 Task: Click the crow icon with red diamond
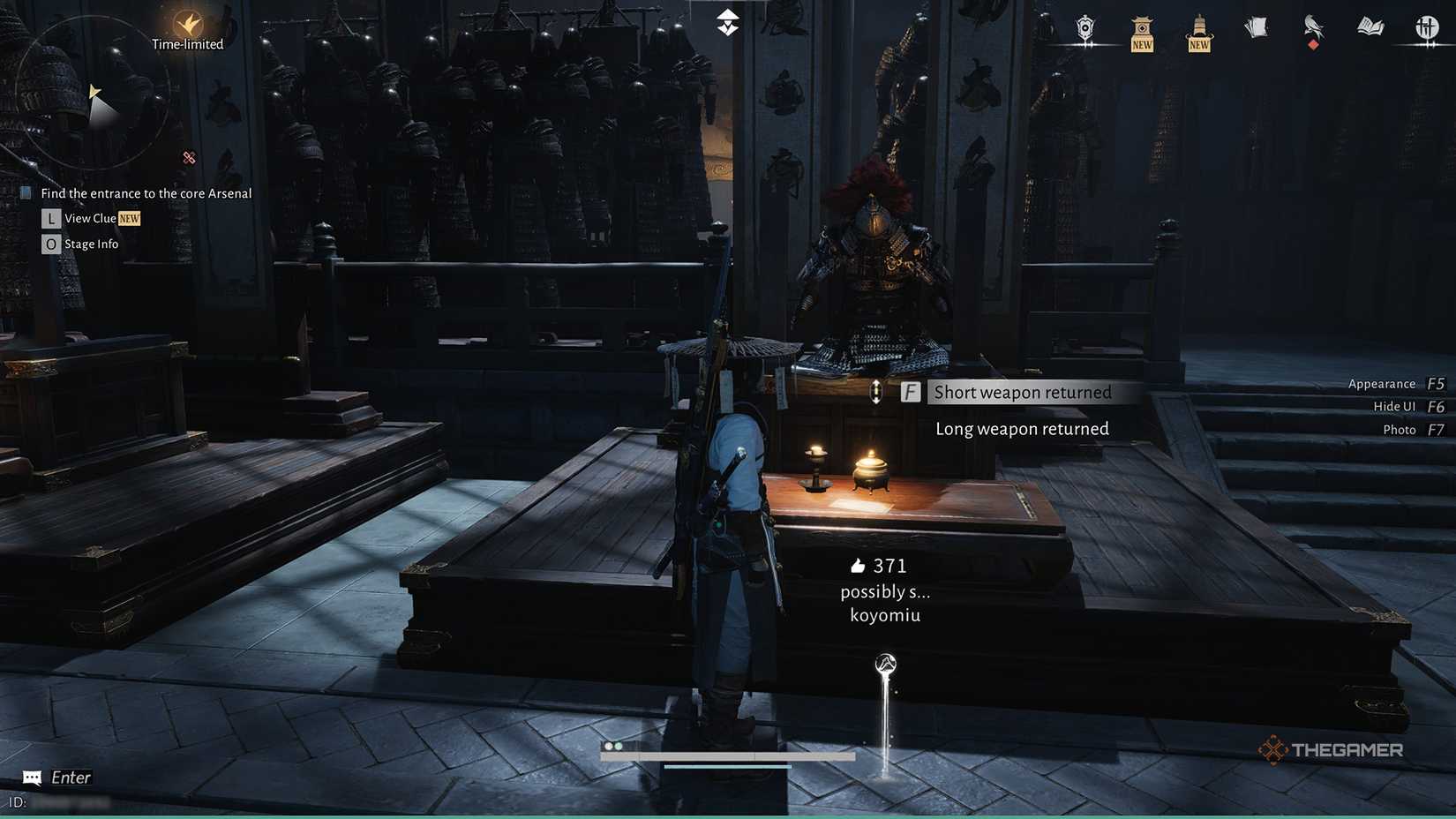coord(1313,29)
